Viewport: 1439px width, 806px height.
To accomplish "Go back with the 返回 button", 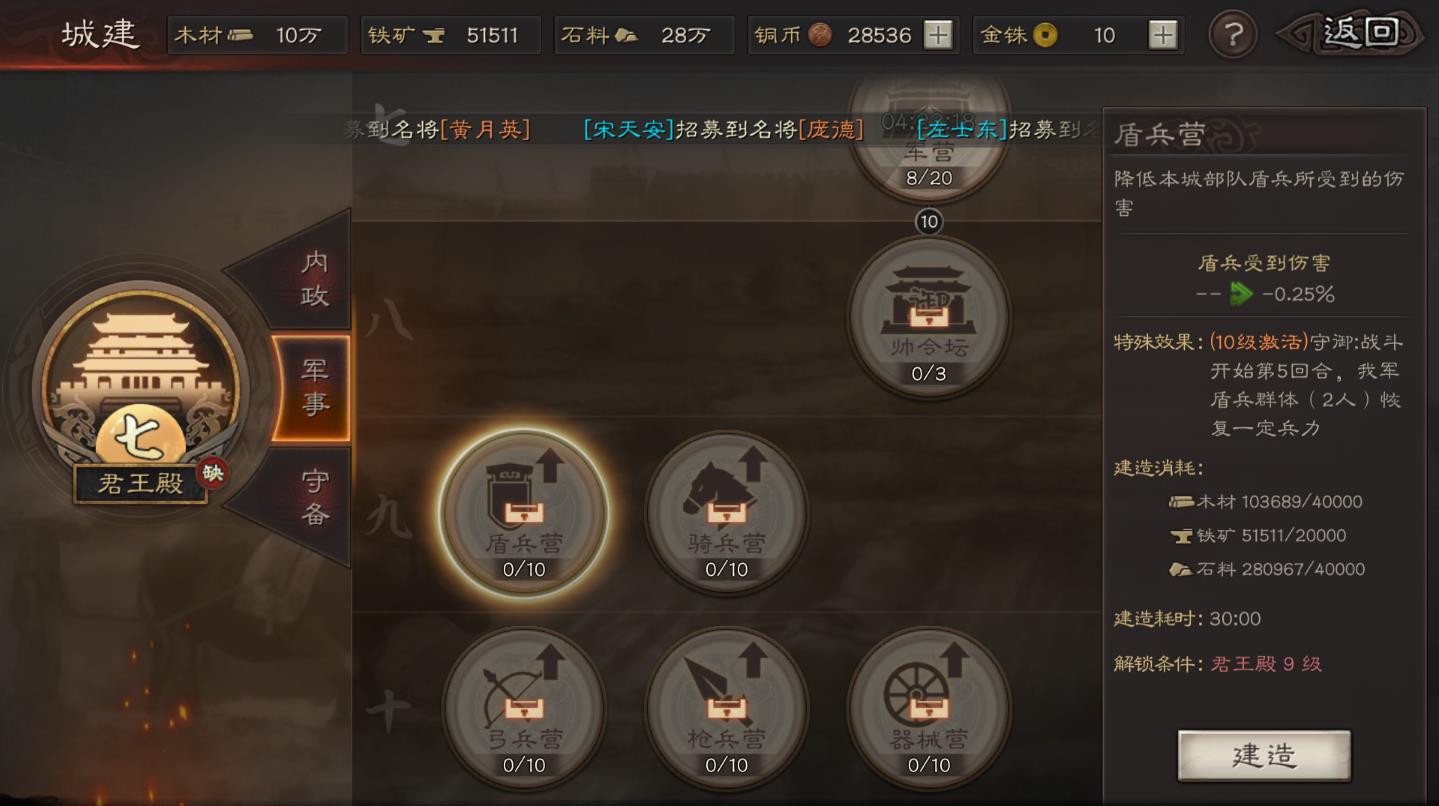I will [x=1355, y=35].
